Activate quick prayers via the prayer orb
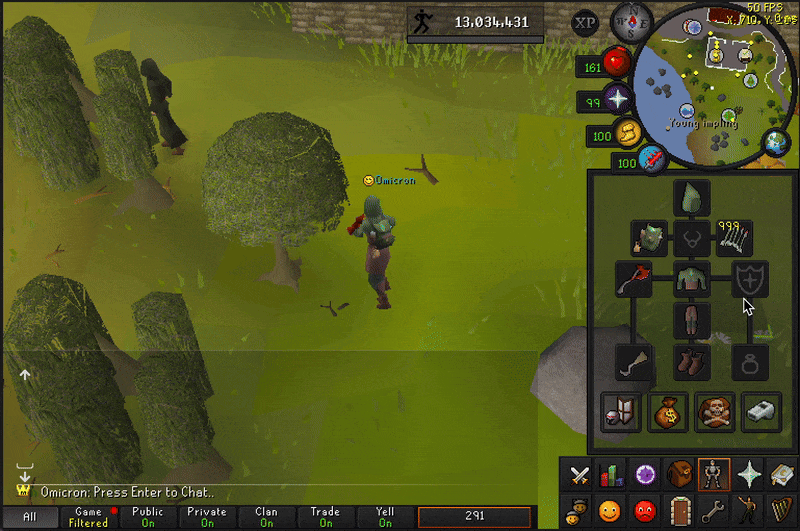Viewport: 800px width, 531px height. click(x=617, y=101)
